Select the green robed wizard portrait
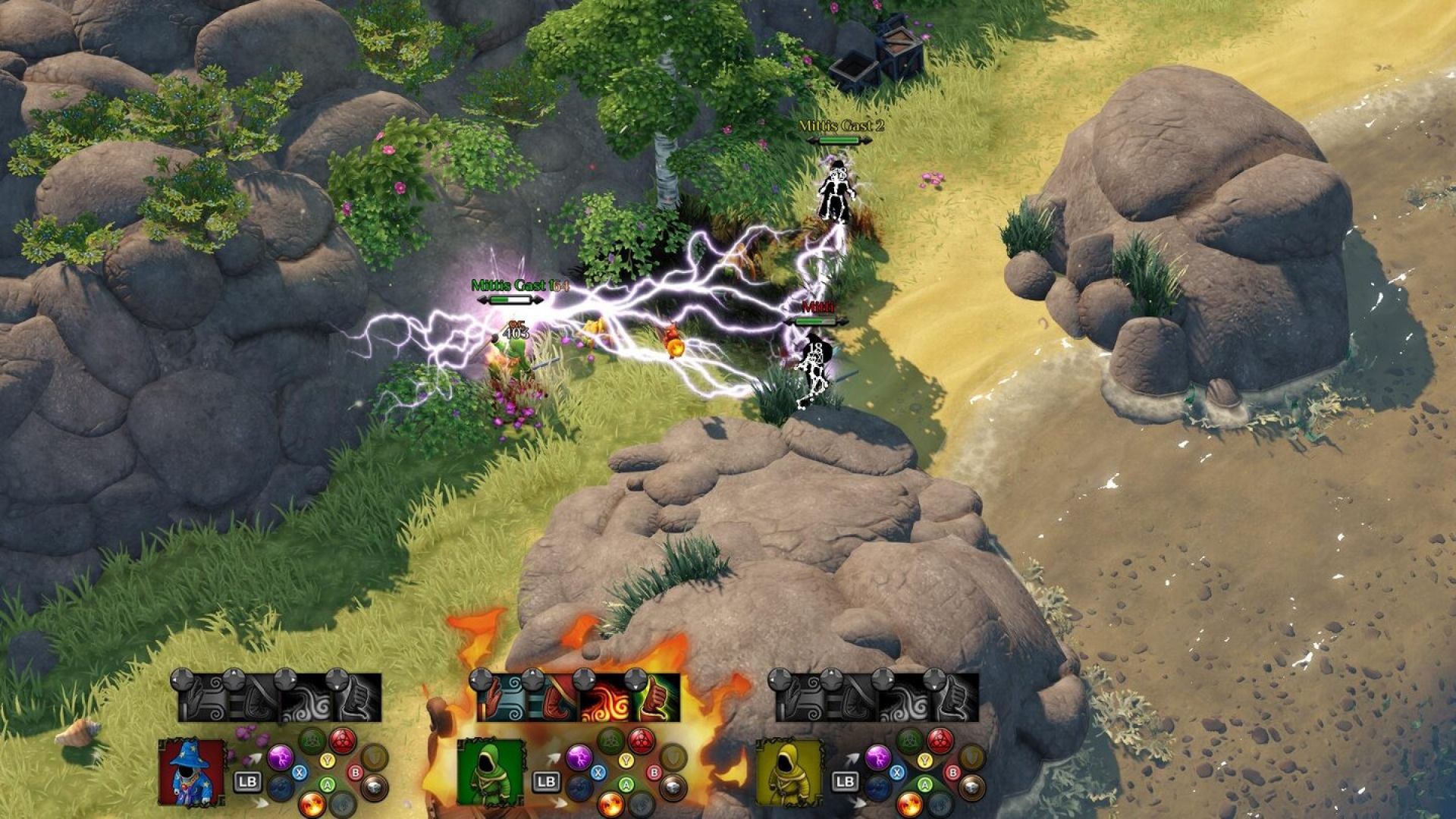1456x819 pixels. 490,772
